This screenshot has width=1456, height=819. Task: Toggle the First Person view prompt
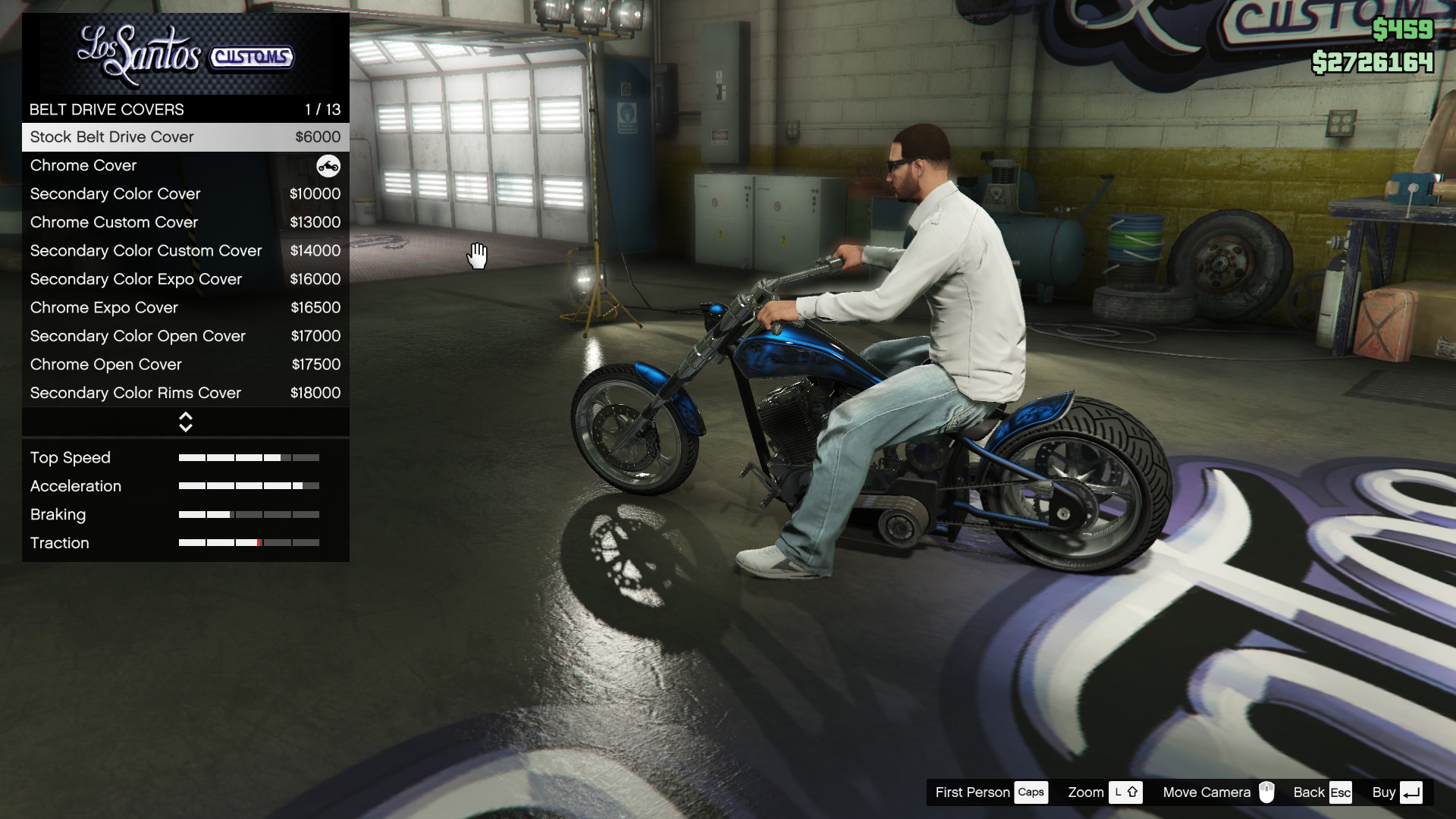coord(990,792)
